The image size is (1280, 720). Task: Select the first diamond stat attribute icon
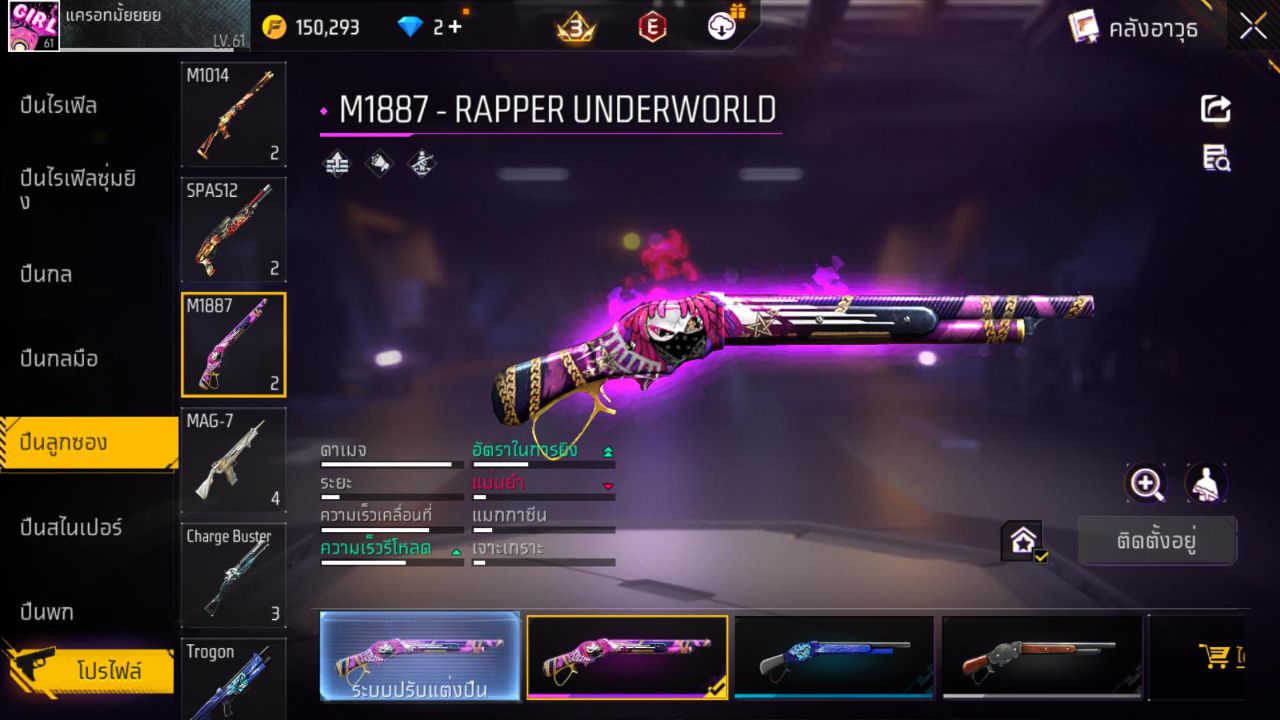click(336, 163)
